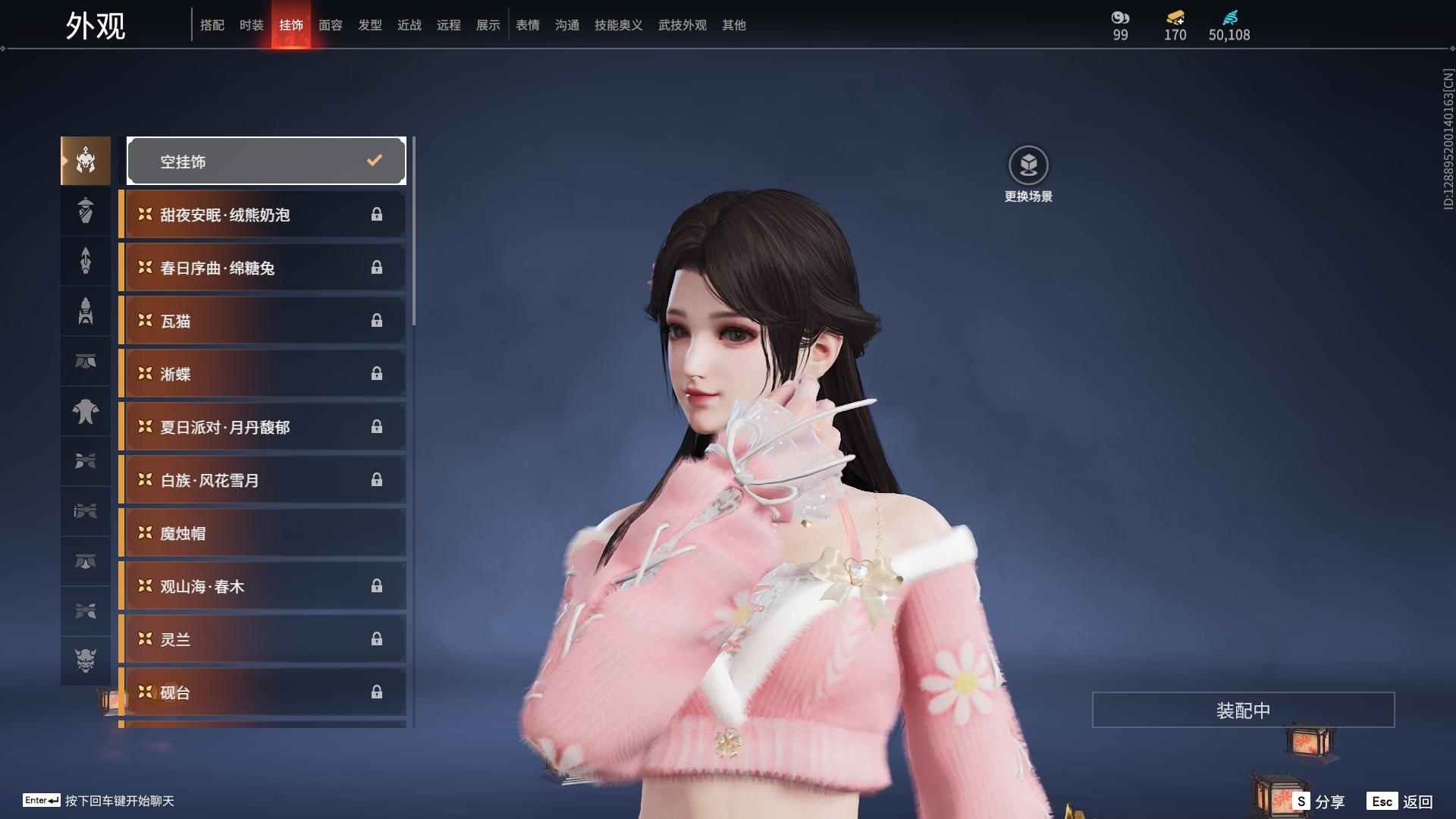Screen dimensions: 1456x819
Task: Click the gold ingot currency icon showing 170
Action: point(1173,17)
